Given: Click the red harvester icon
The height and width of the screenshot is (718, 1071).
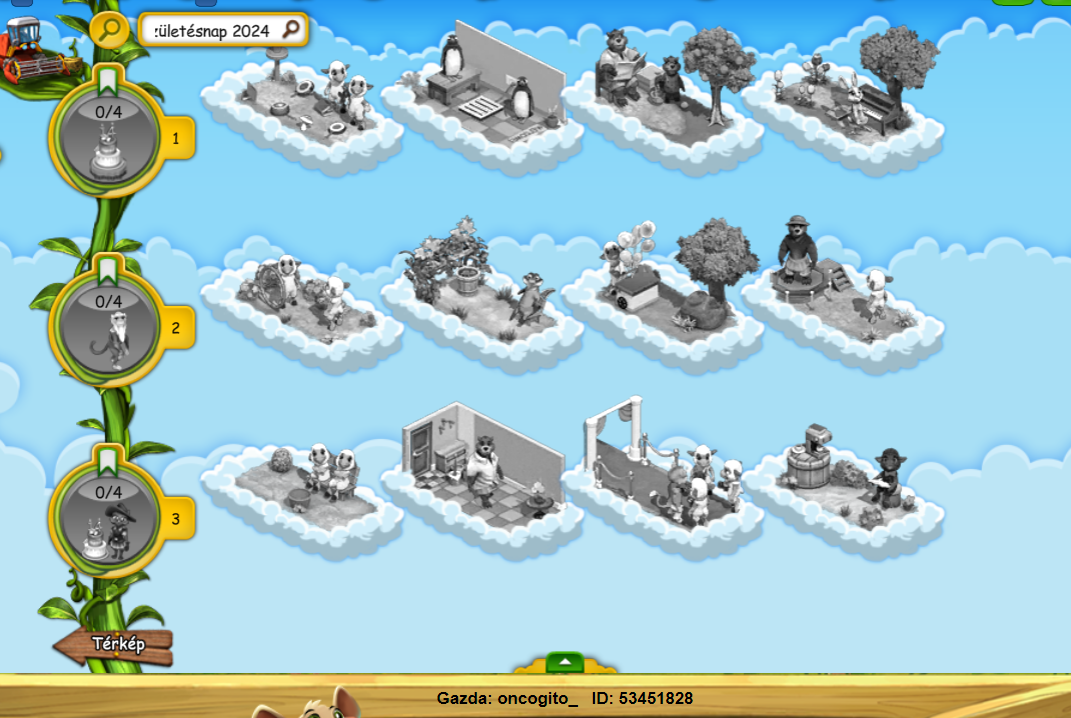Looking at the screenshot, I should 30,52.
